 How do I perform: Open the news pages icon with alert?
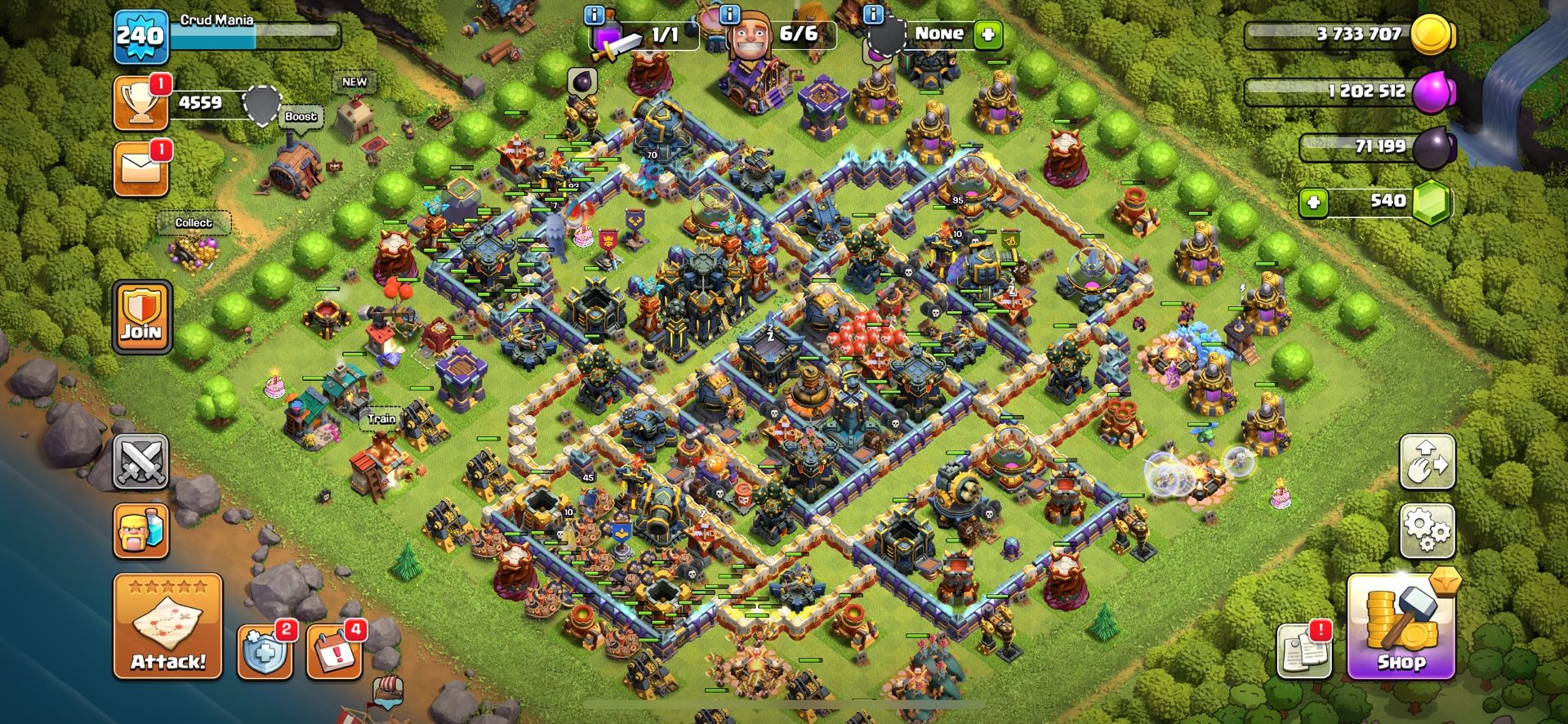coord(1304,650)
